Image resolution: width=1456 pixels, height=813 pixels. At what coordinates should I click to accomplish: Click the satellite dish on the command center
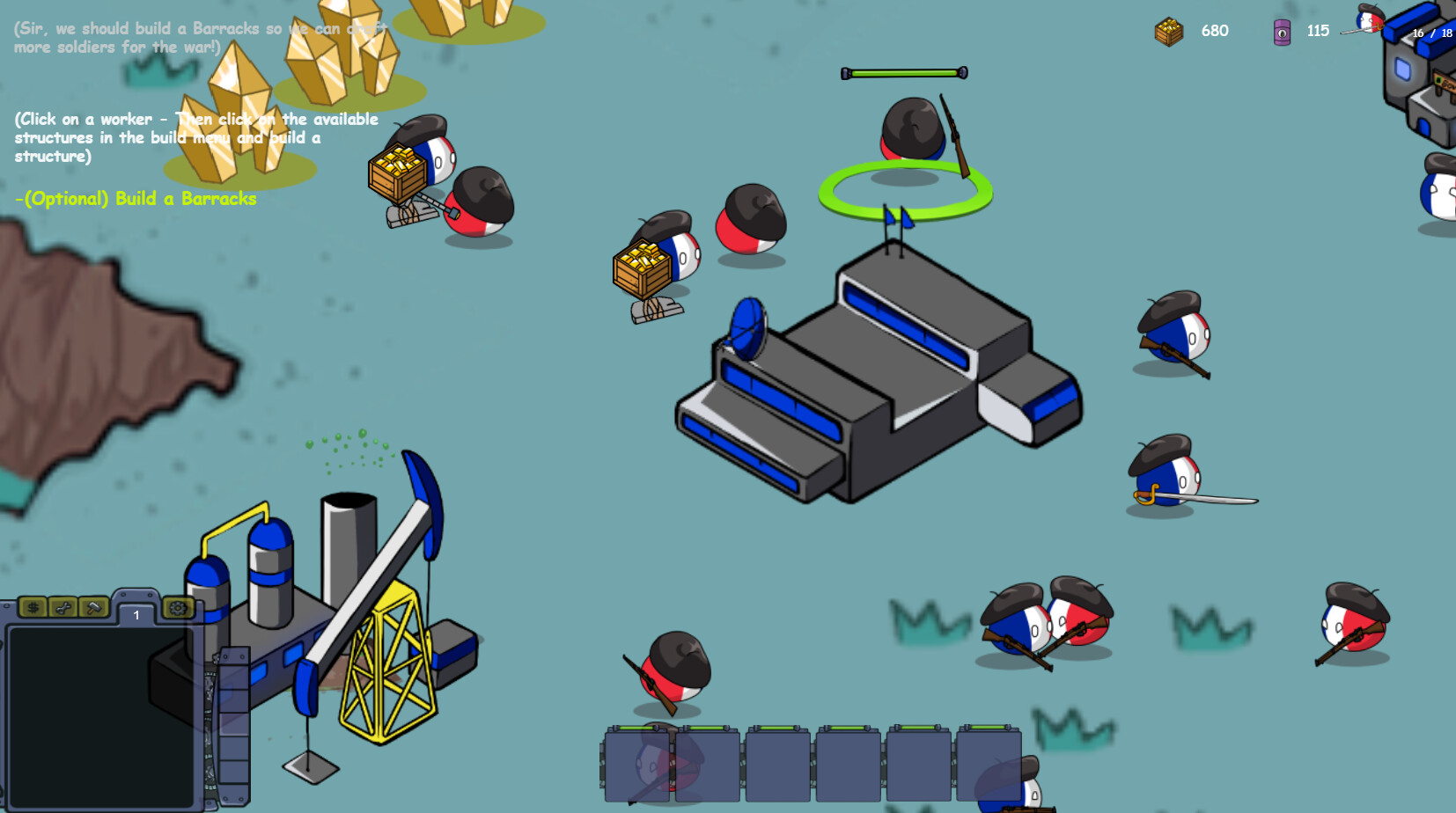[750, 330]
